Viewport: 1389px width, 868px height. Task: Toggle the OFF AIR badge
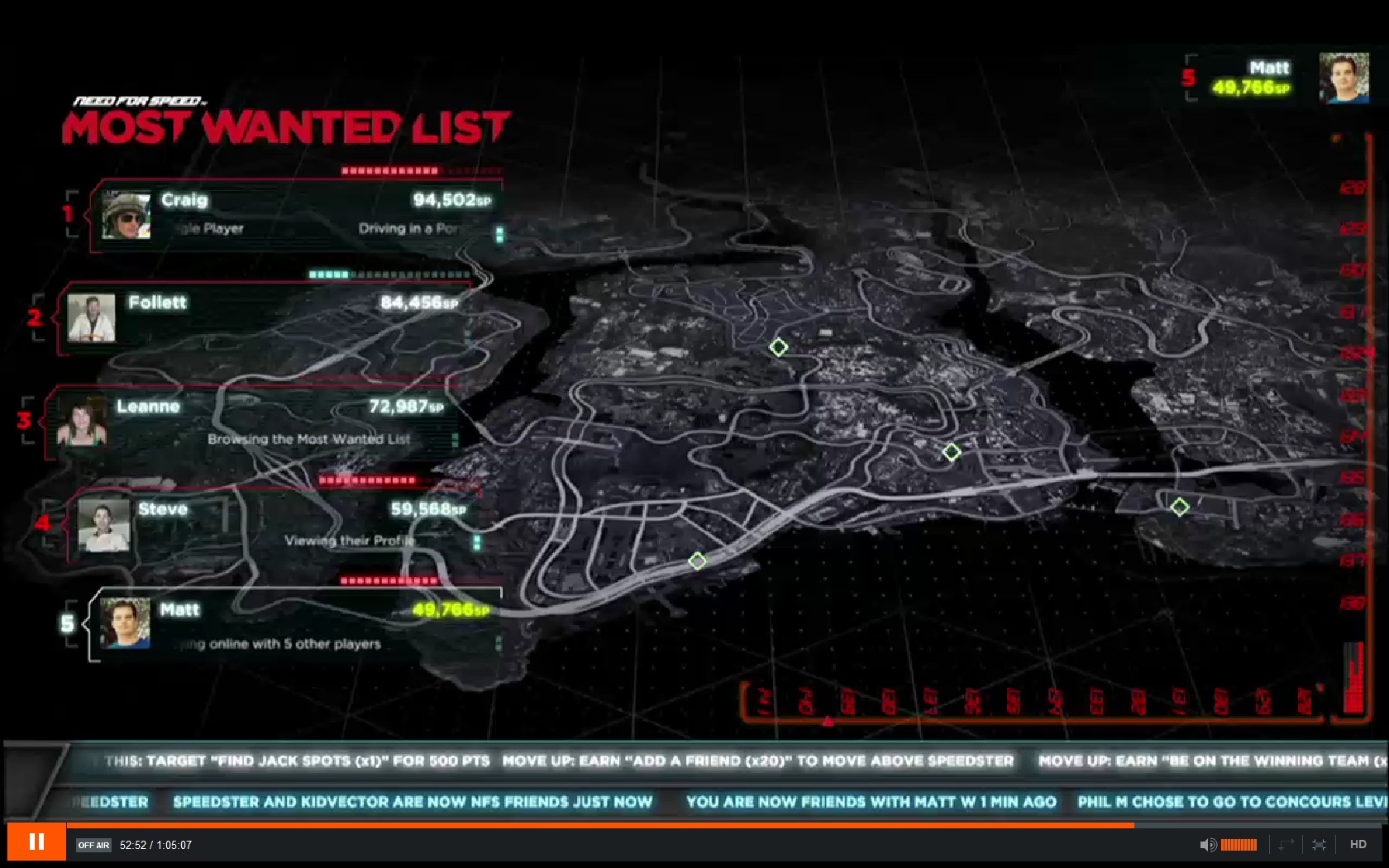coord(93,846)
